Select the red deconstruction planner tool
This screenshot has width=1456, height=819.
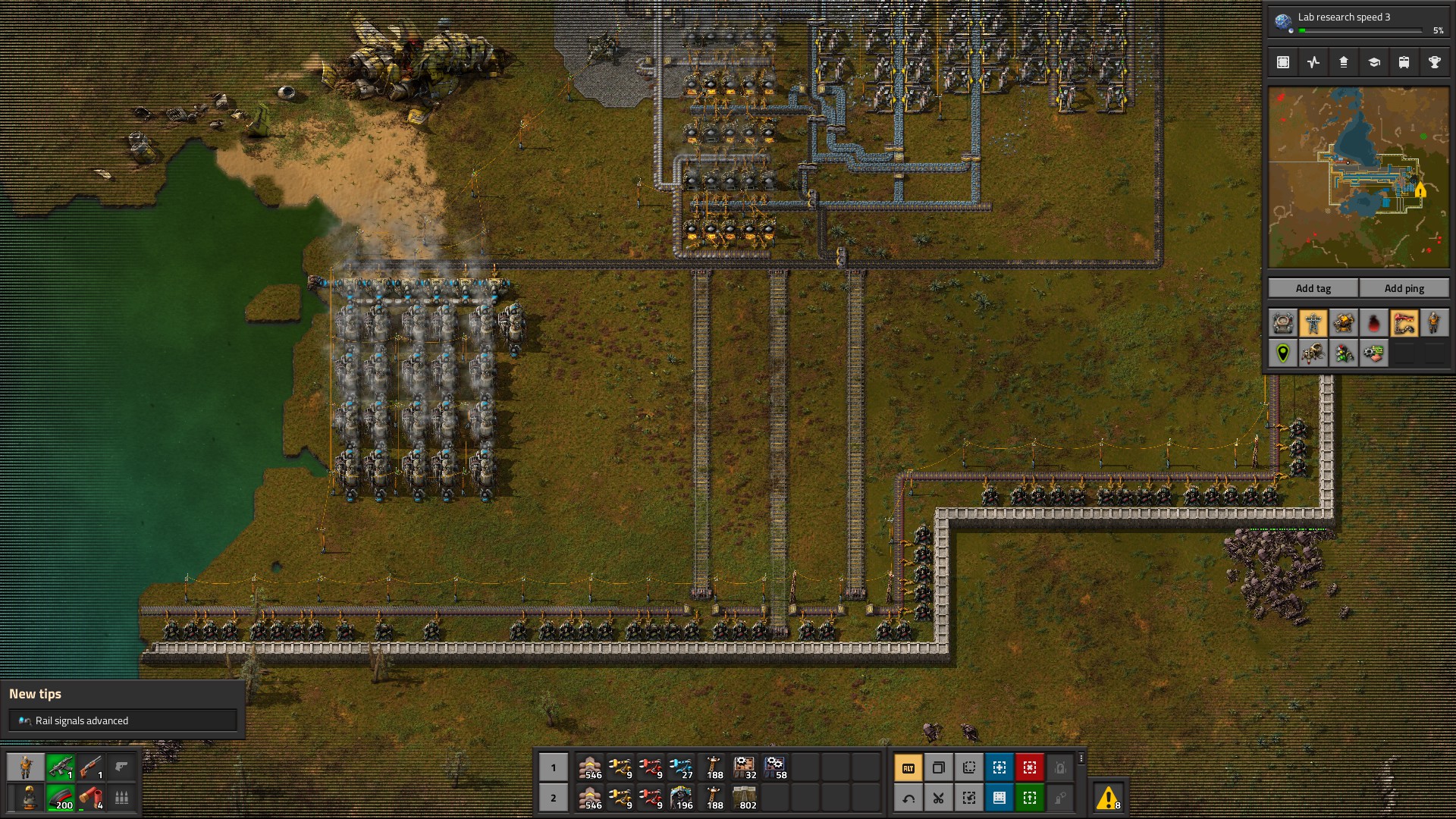(x=1029, y=767)
